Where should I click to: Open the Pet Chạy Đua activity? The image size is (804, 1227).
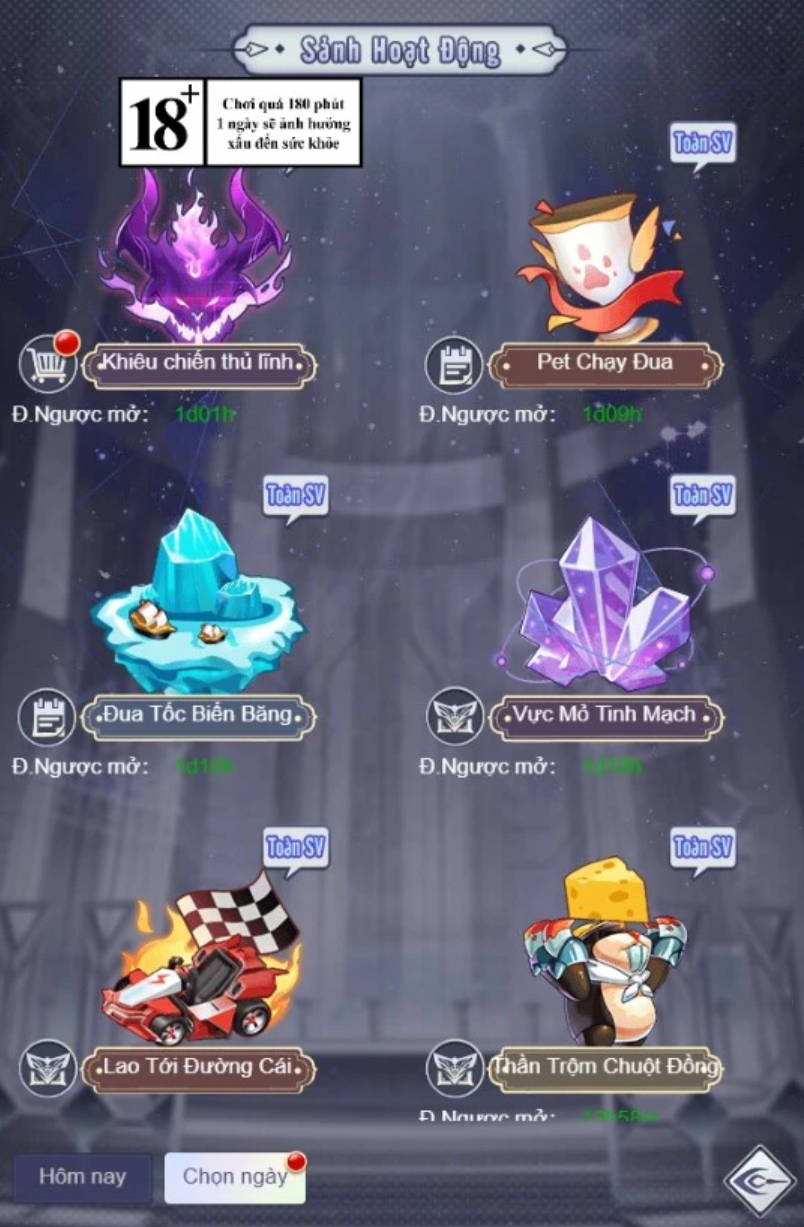point(605,364)
